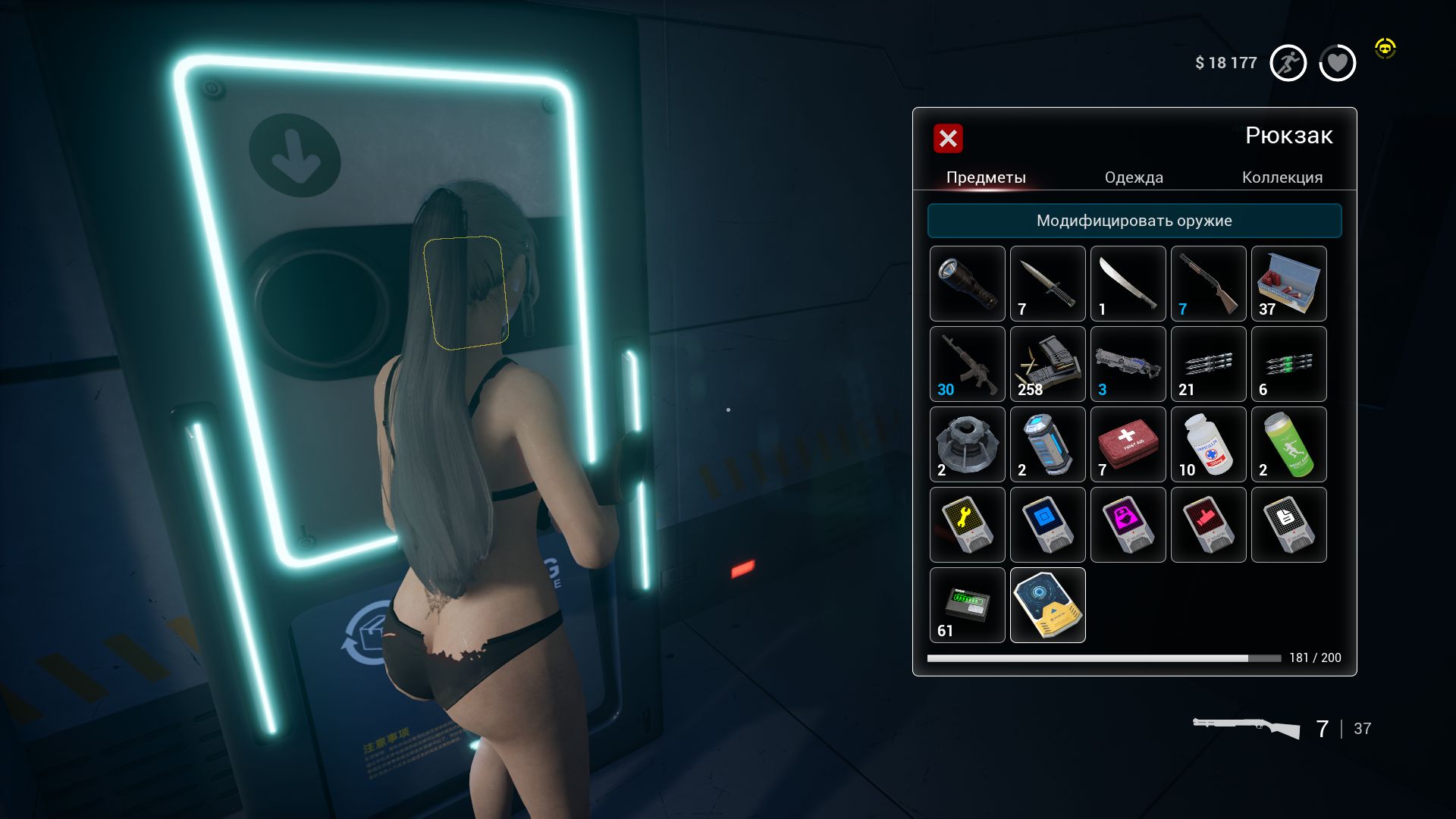Pick the magenta keycard slot

point(1128,525)
